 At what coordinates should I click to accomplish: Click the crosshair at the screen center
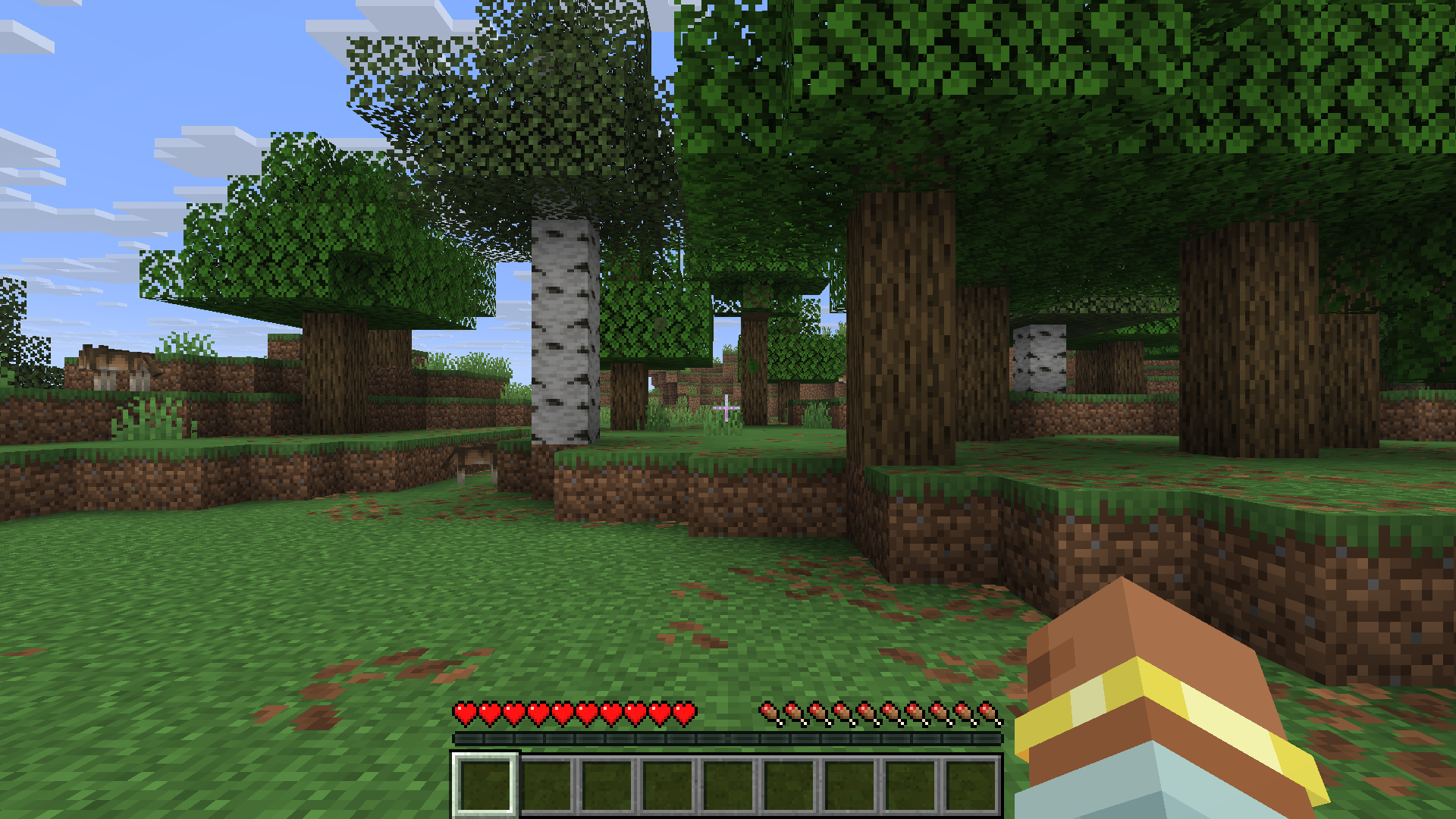click(726, 408)
